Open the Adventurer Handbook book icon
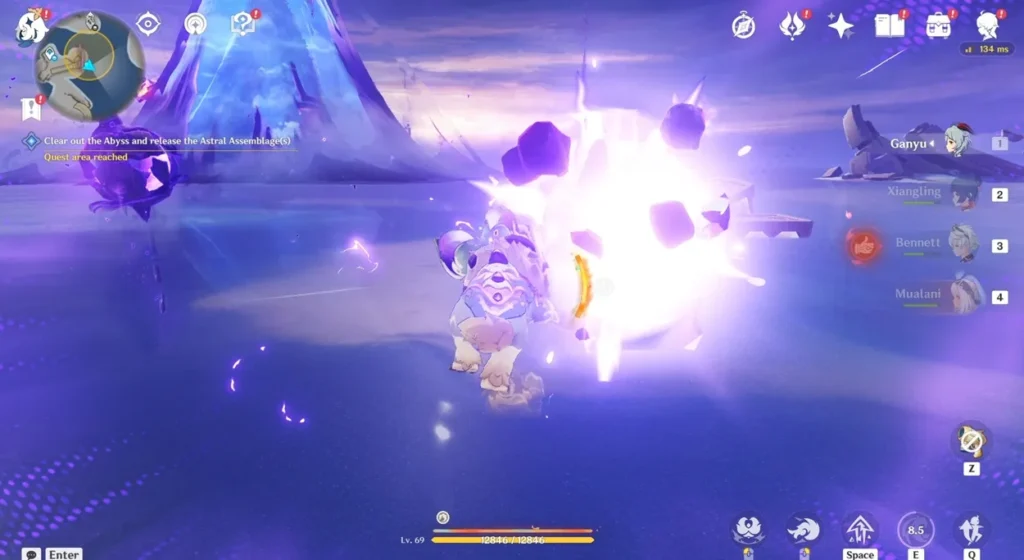This screenshot has height=560, width=1024. [890, 26]
